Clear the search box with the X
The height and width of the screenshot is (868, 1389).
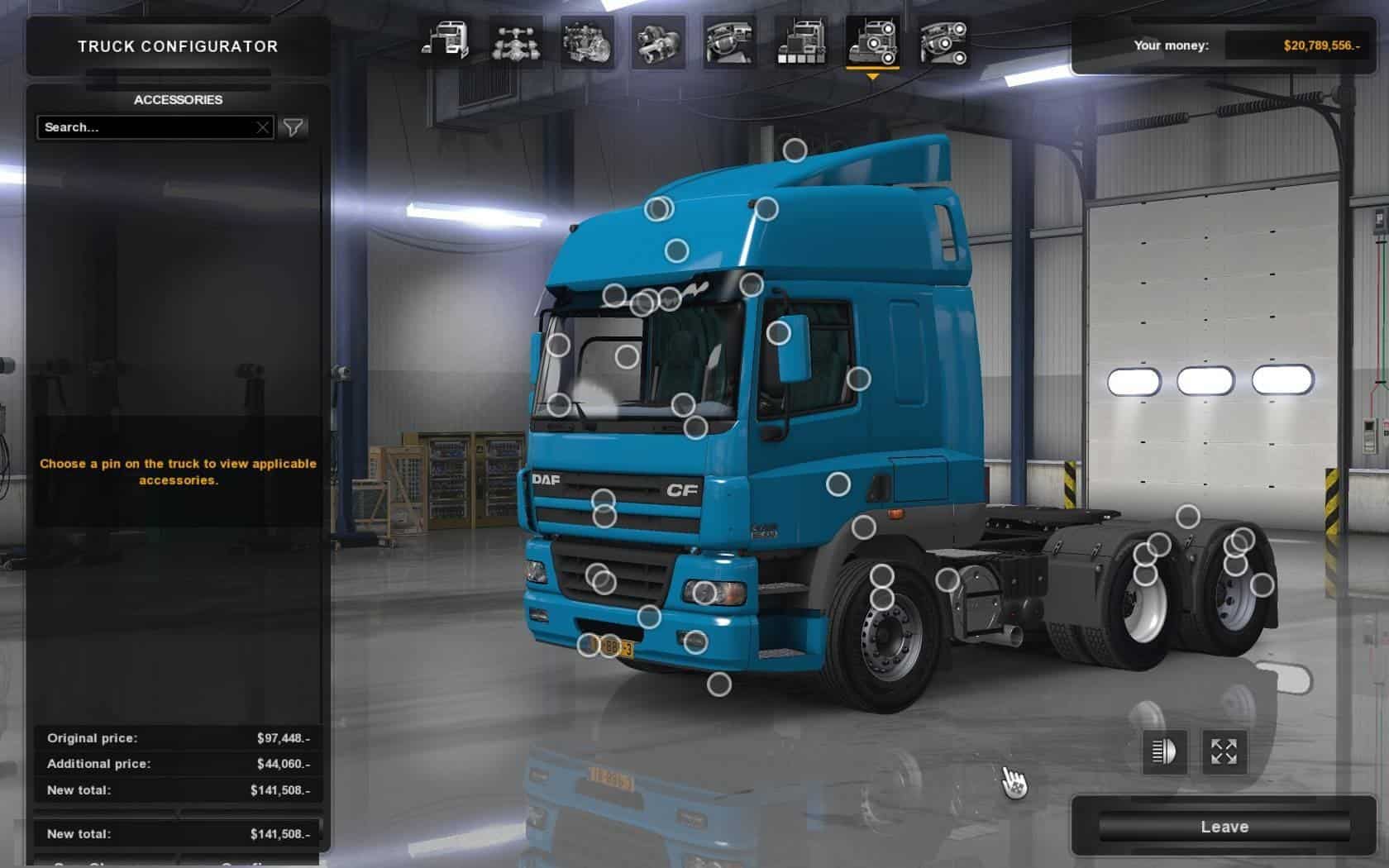tap(263, 127)
